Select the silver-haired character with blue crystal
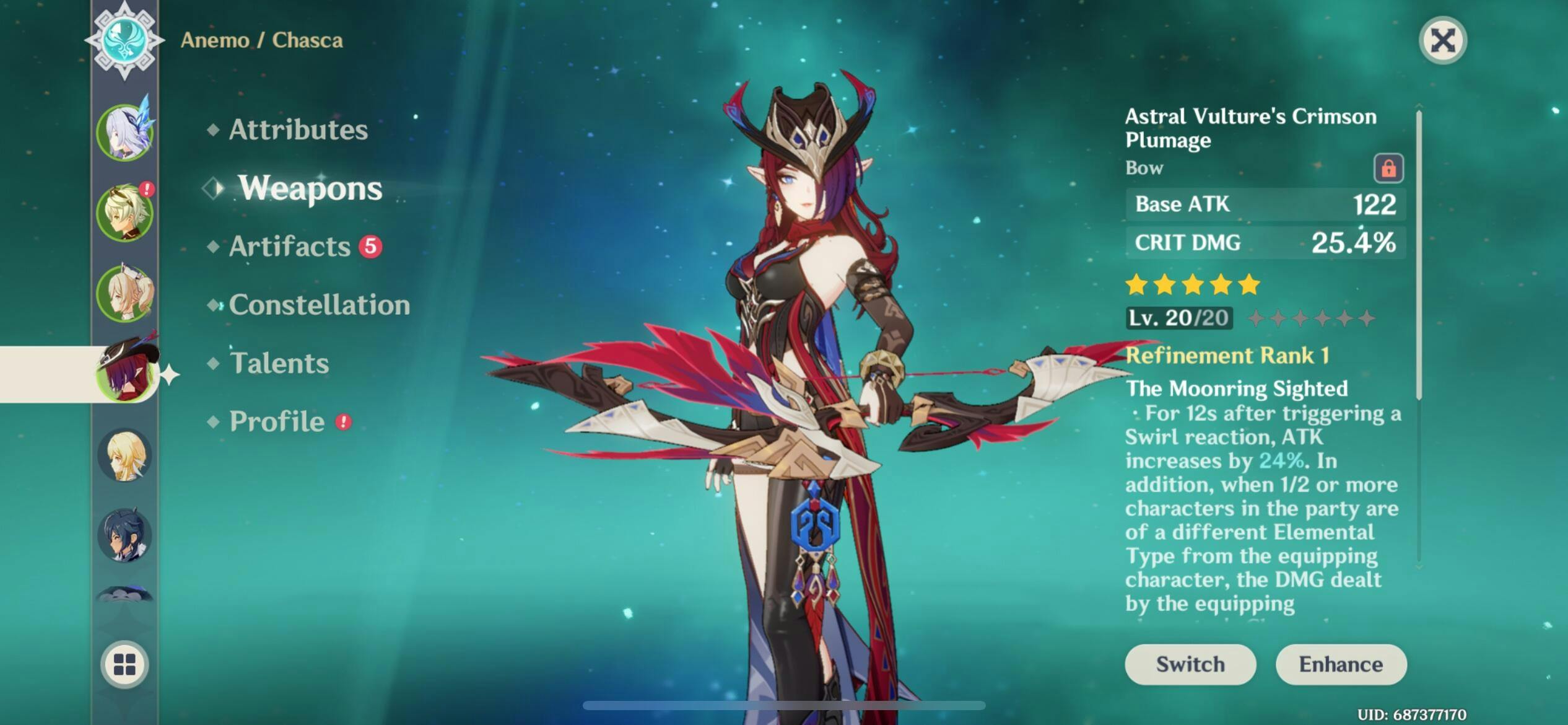 [x=125, y=132]
